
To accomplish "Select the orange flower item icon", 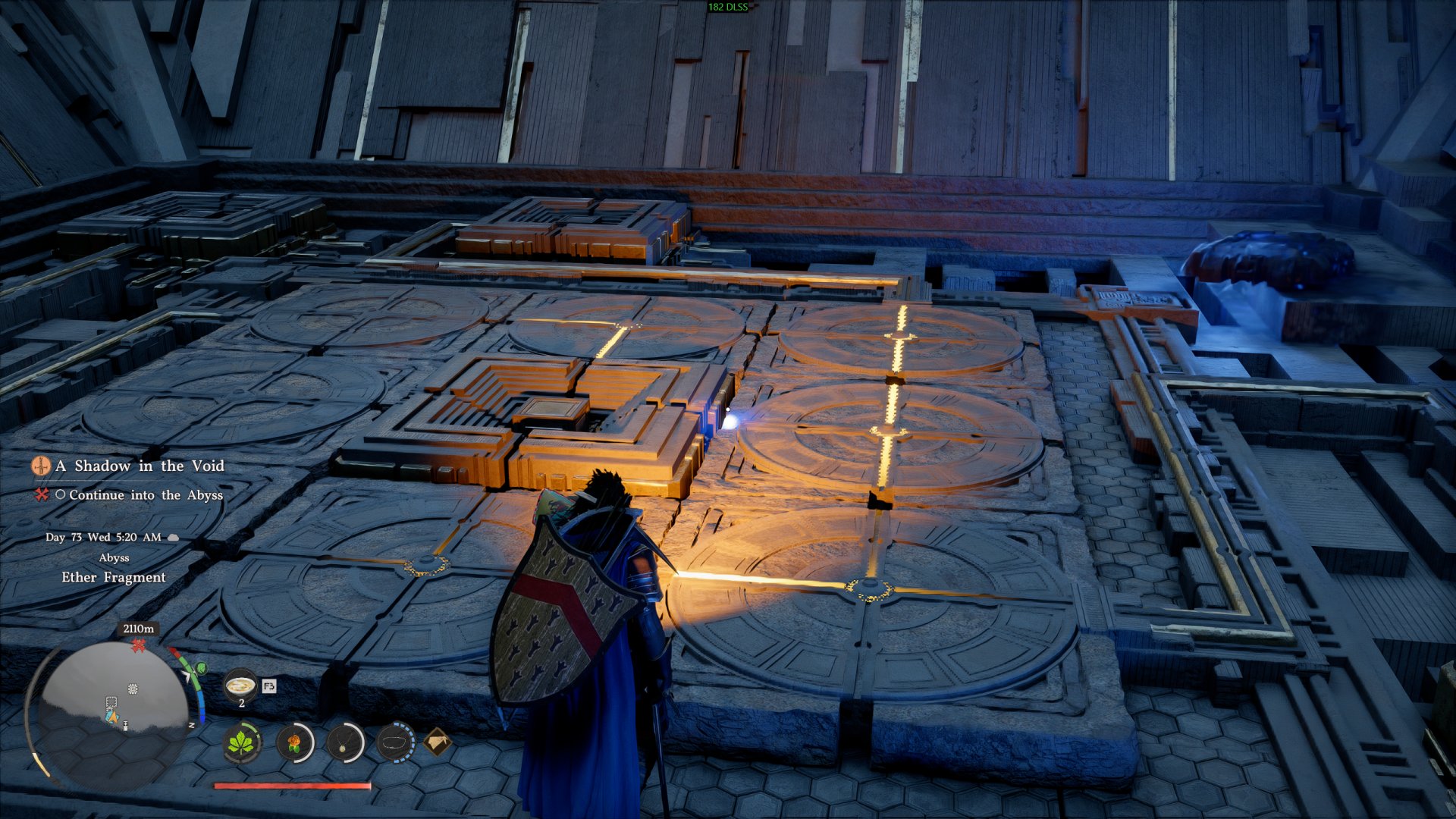I will click(294, 742).
